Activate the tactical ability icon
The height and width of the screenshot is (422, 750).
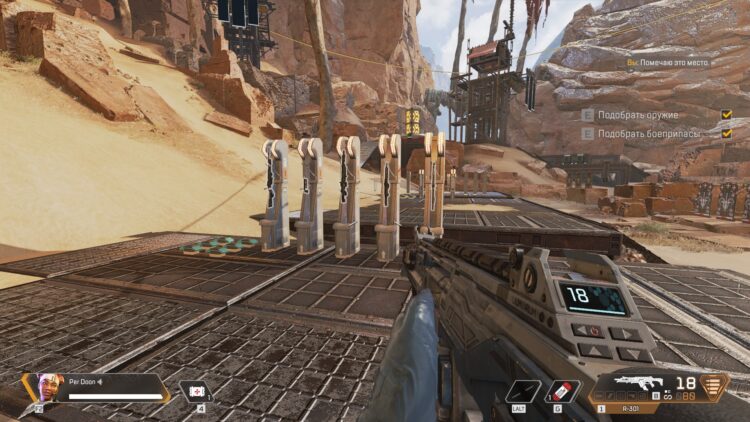click(522, 391)
